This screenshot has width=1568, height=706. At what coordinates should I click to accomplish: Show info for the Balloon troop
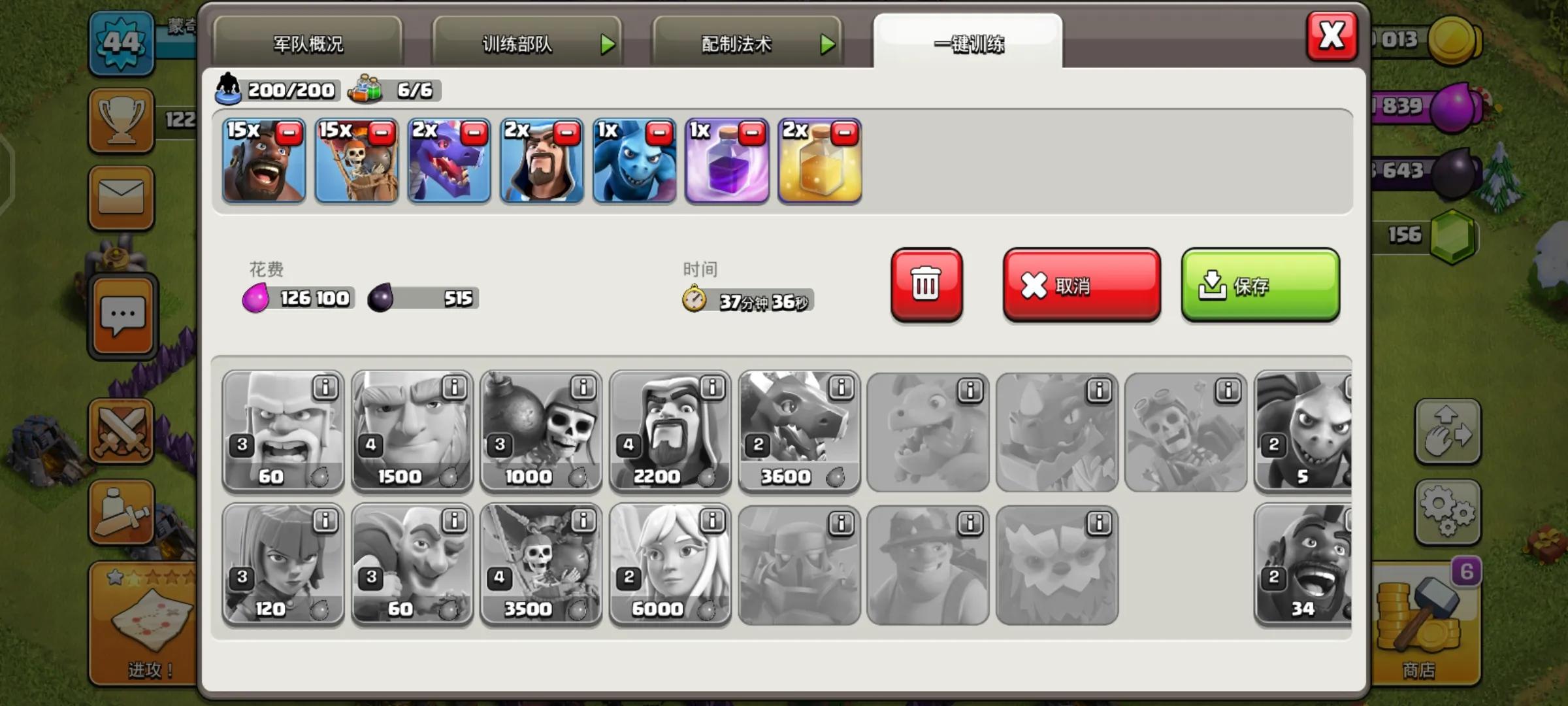tap(583, 521)
